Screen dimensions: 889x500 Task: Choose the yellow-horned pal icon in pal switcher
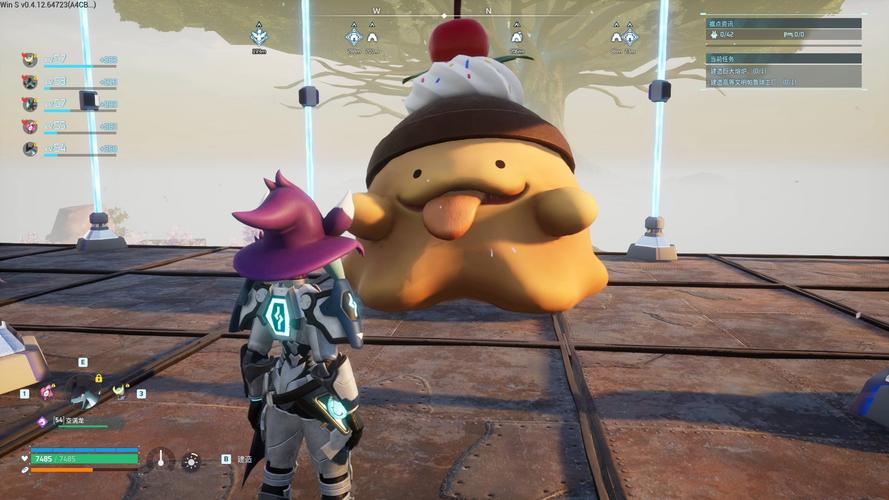[119, 391]
